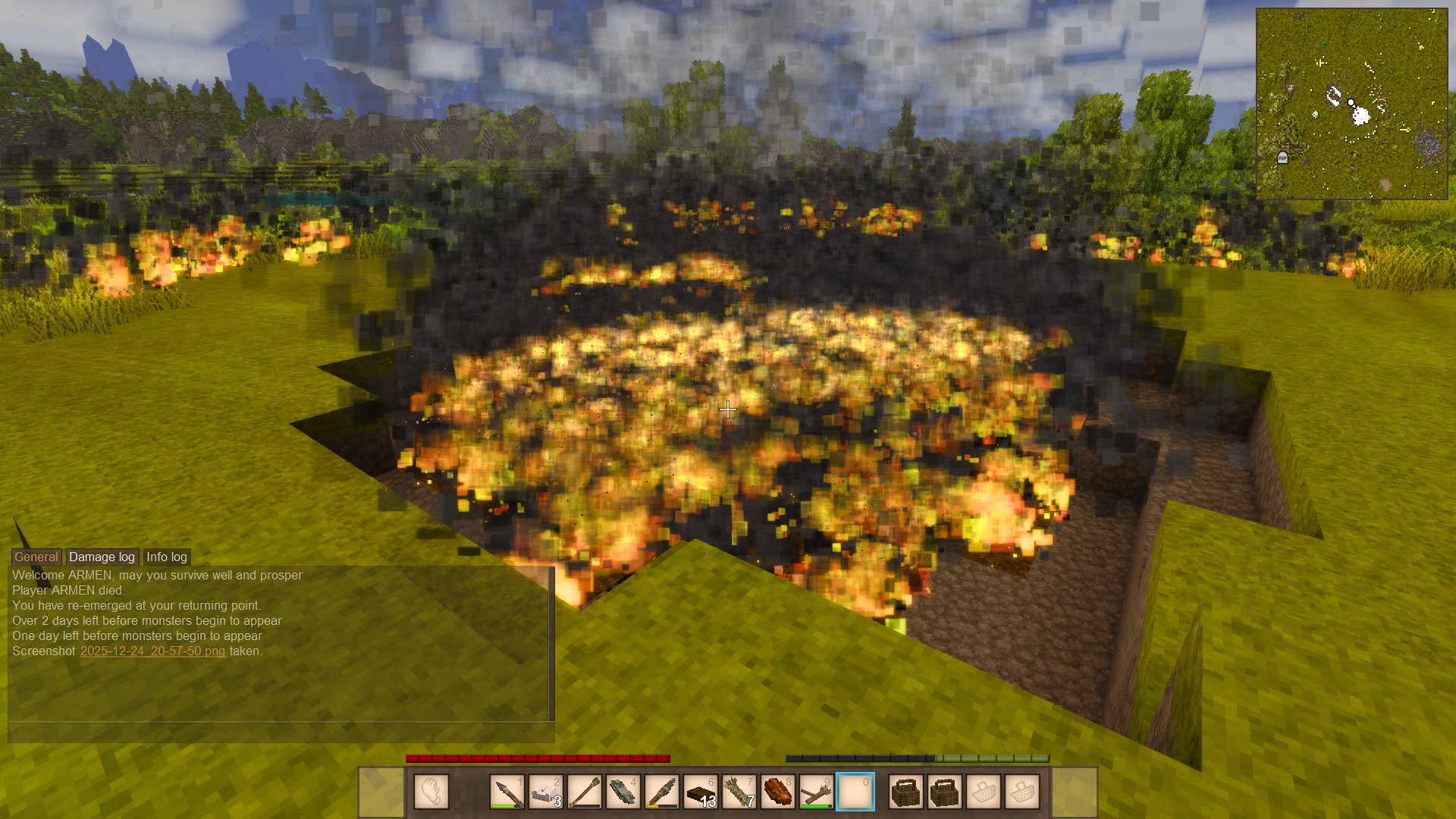Select the stack of 3 stones

point(546,792)
